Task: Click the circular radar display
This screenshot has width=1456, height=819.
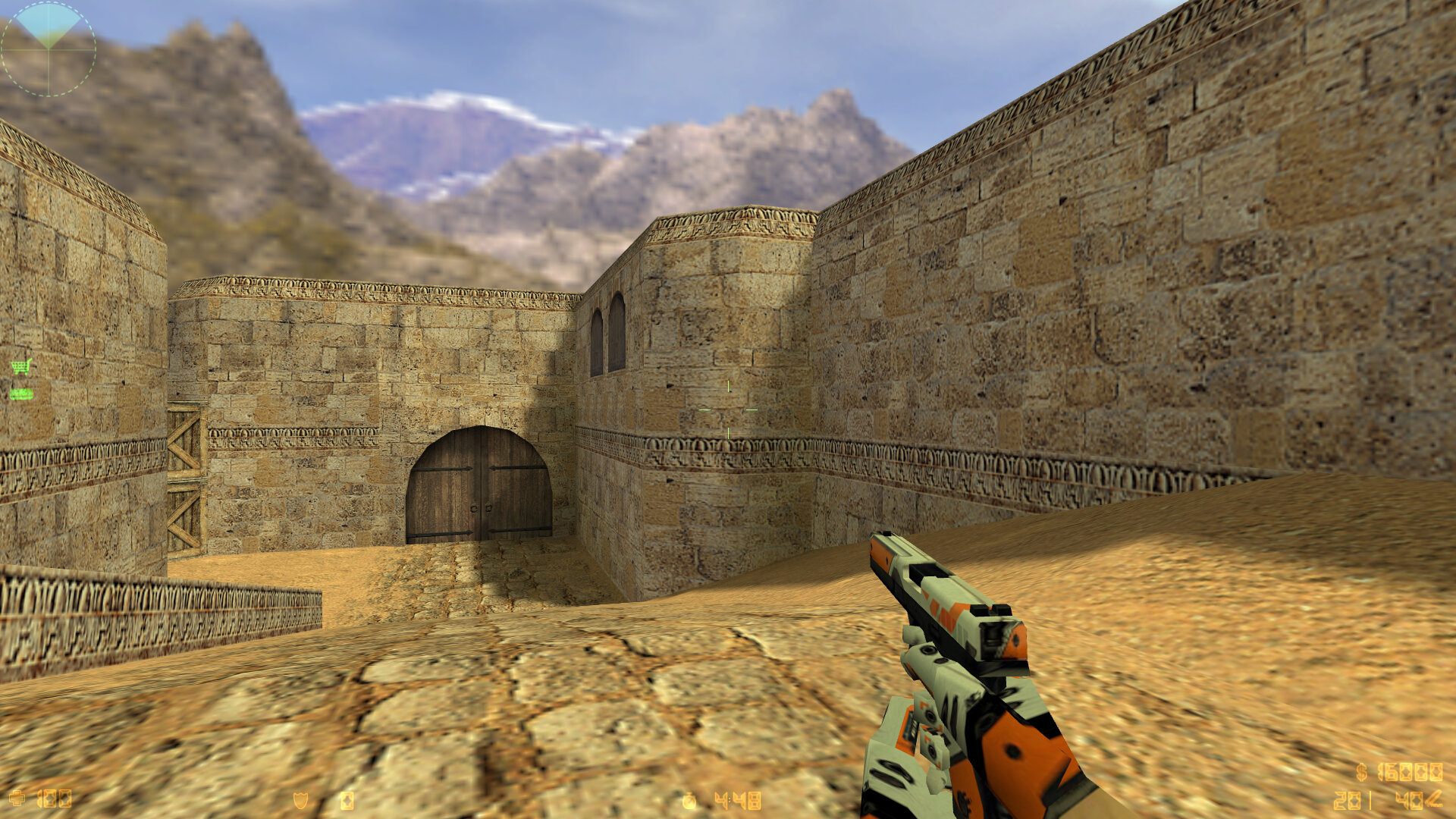Action: pos(49,49)
